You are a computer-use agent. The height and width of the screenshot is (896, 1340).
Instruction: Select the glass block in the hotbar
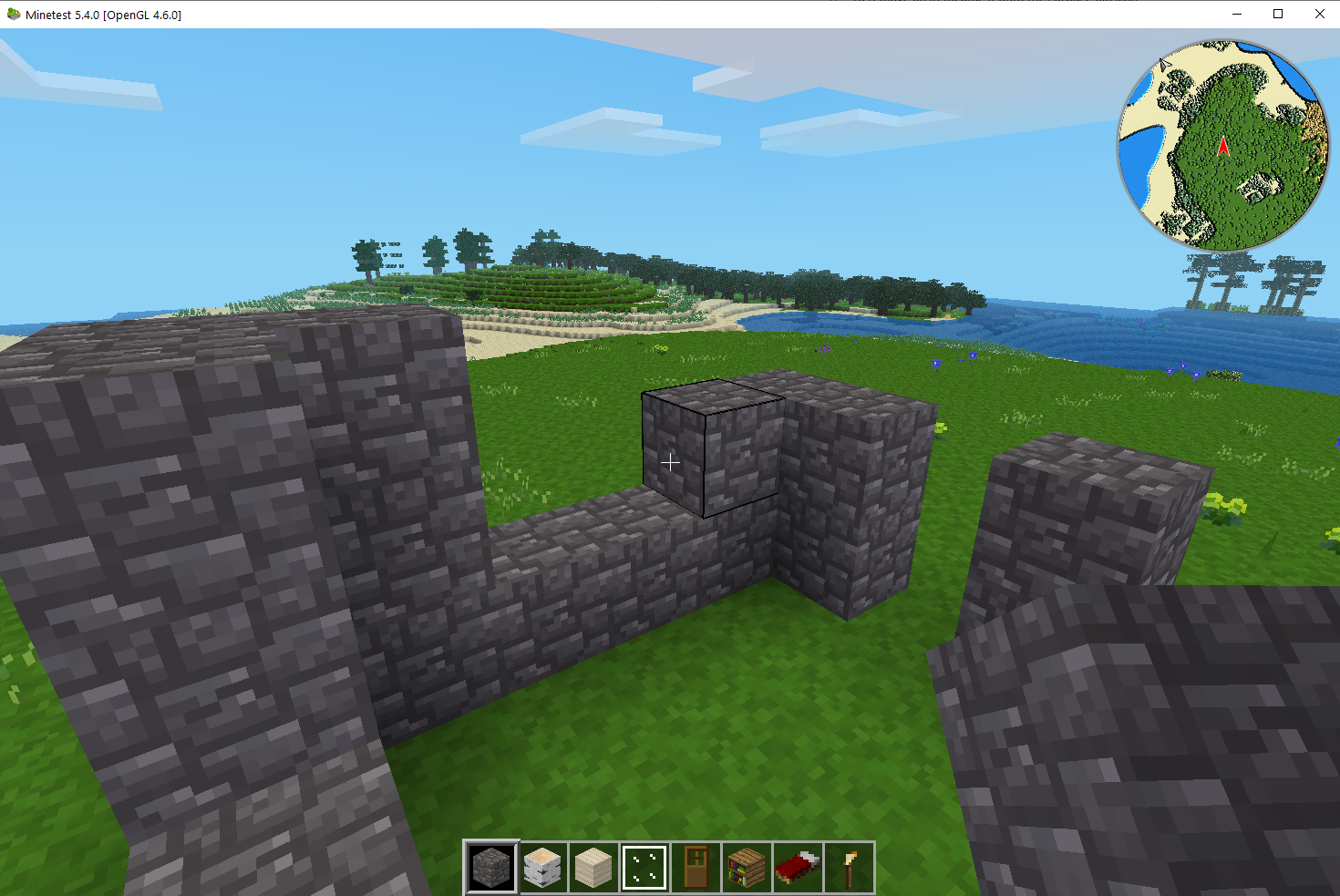[x=644, y=867]
